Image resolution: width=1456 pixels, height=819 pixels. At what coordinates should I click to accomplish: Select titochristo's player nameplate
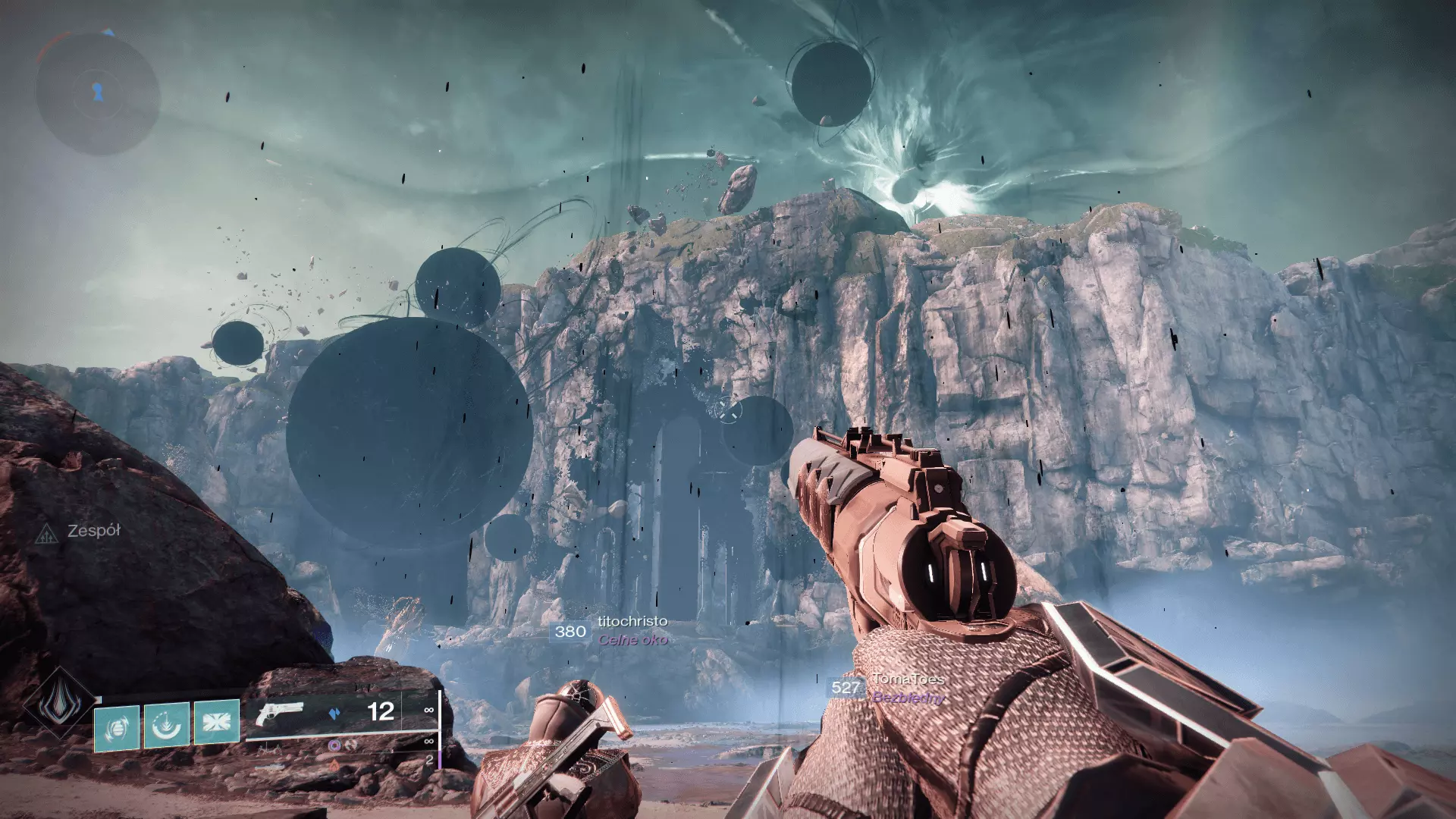632,622
